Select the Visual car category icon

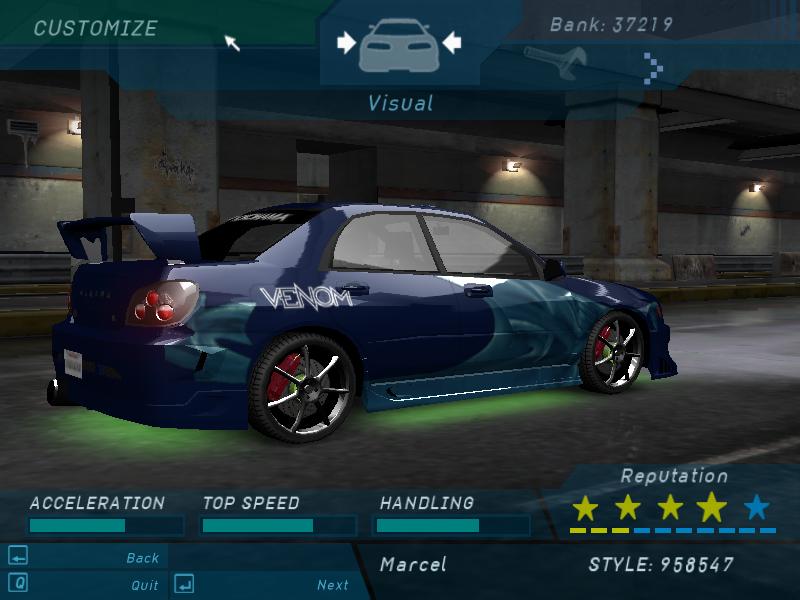pyautogui.click(x=398, y=44)
